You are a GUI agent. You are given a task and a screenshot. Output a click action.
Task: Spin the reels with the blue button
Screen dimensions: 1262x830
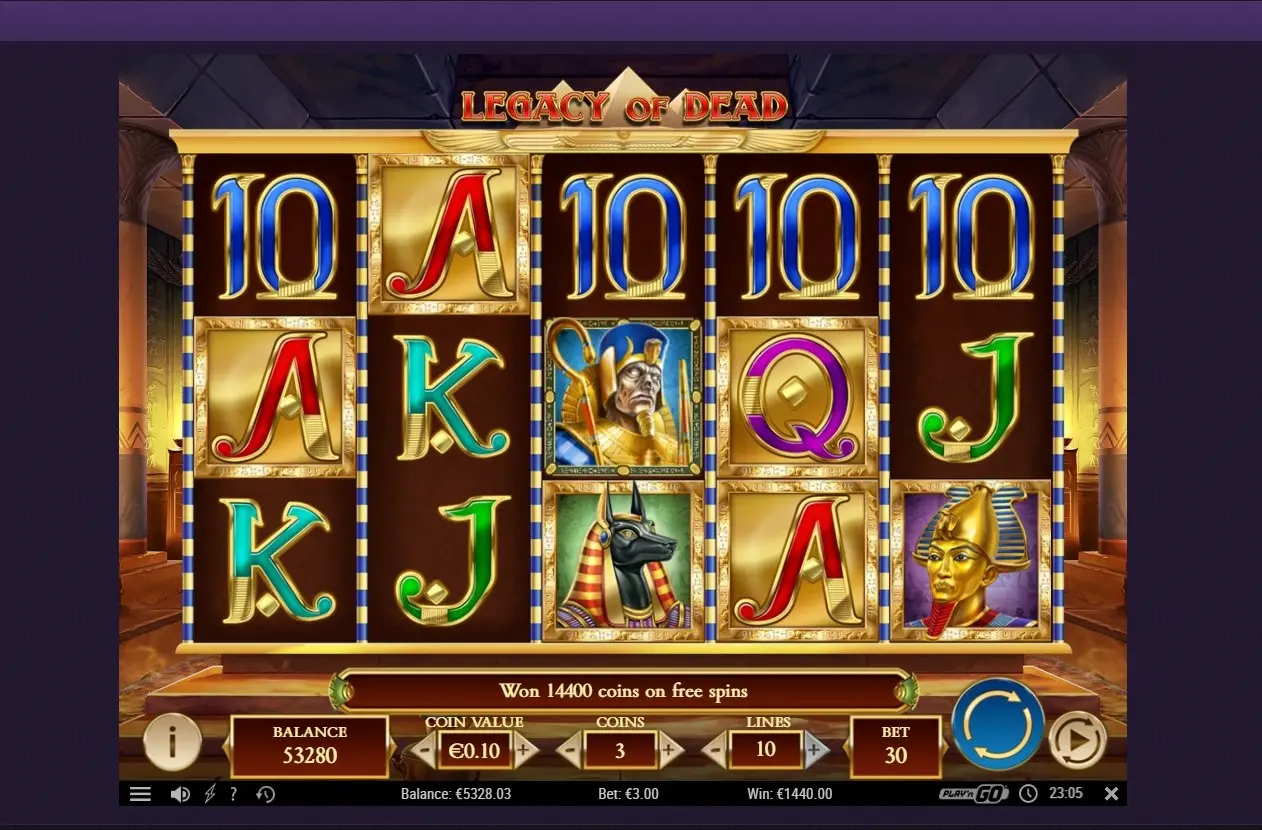997,724
